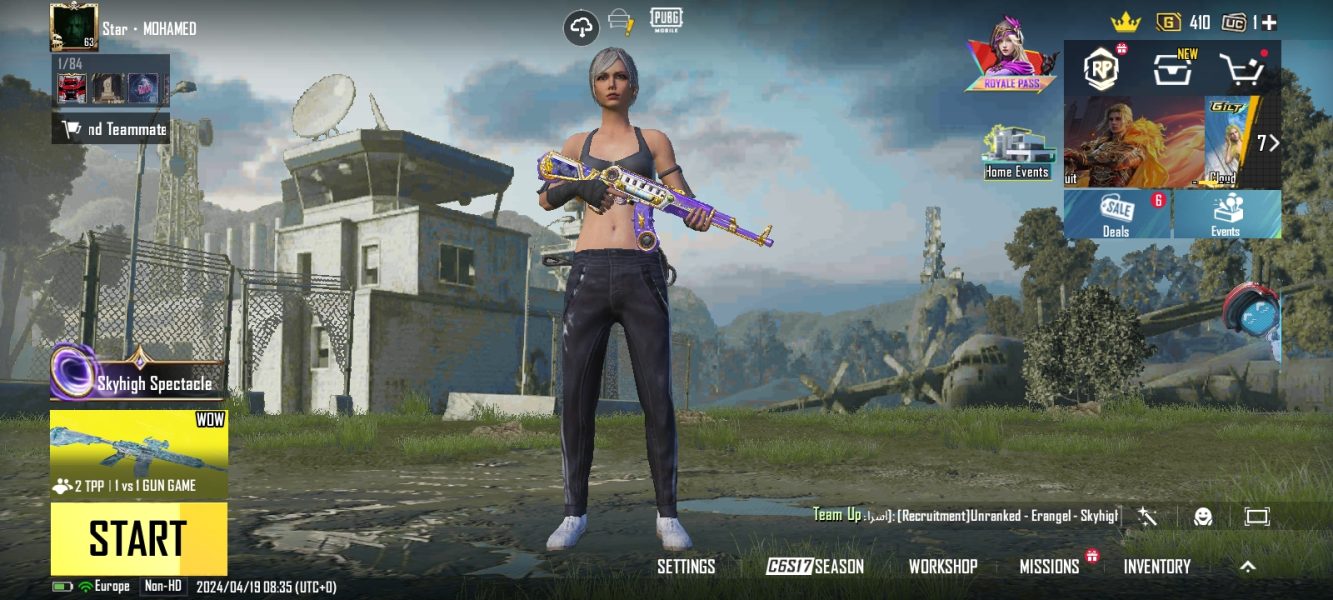The width and height of the screenshot is (1333, 600).
Task: Open the RP rewards icon
Action: [1102, 68]
